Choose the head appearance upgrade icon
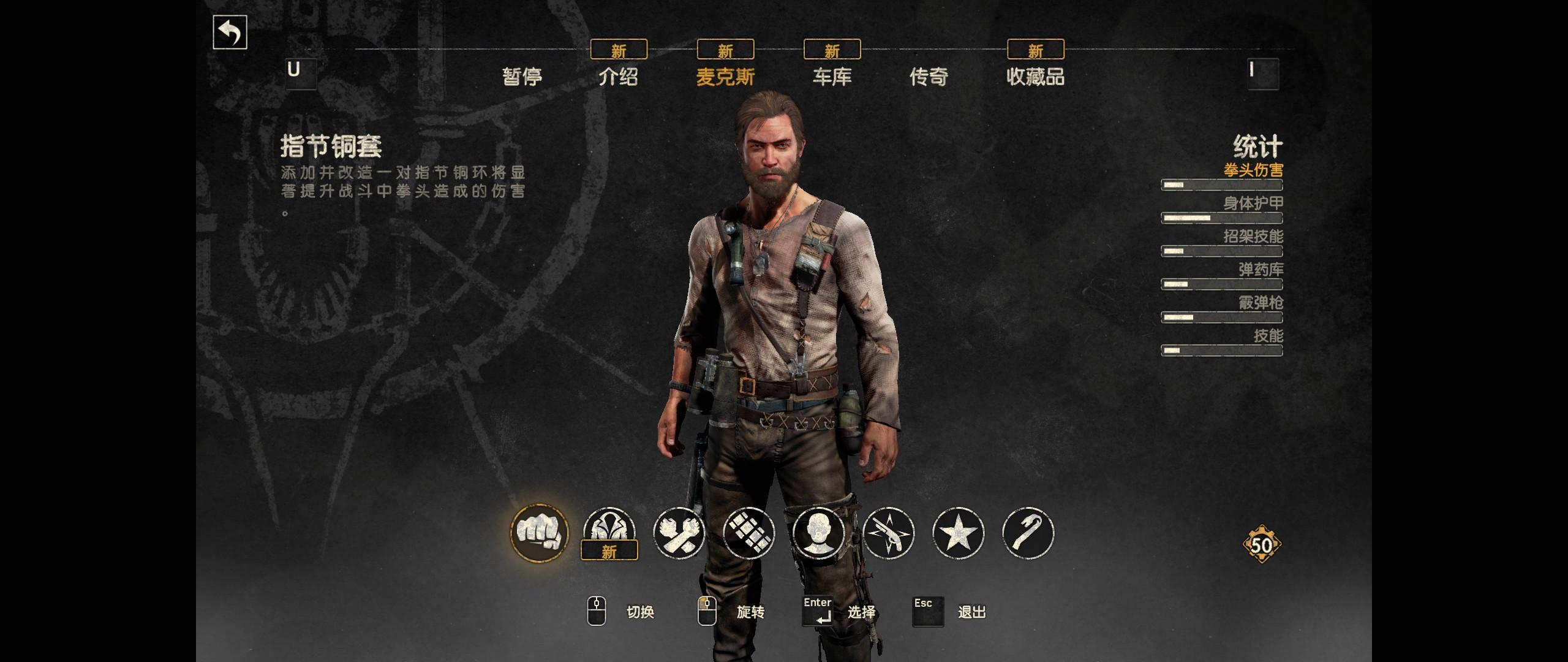The width and height of the screenshot is (1568, 662). pos(818,532)
